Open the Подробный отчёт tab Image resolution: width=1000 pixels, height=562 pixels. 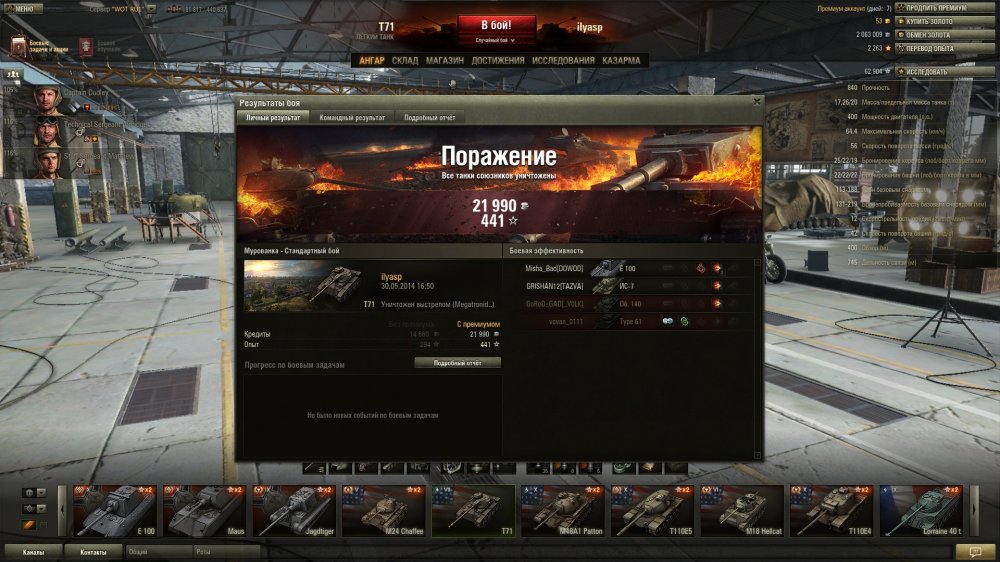429,117
